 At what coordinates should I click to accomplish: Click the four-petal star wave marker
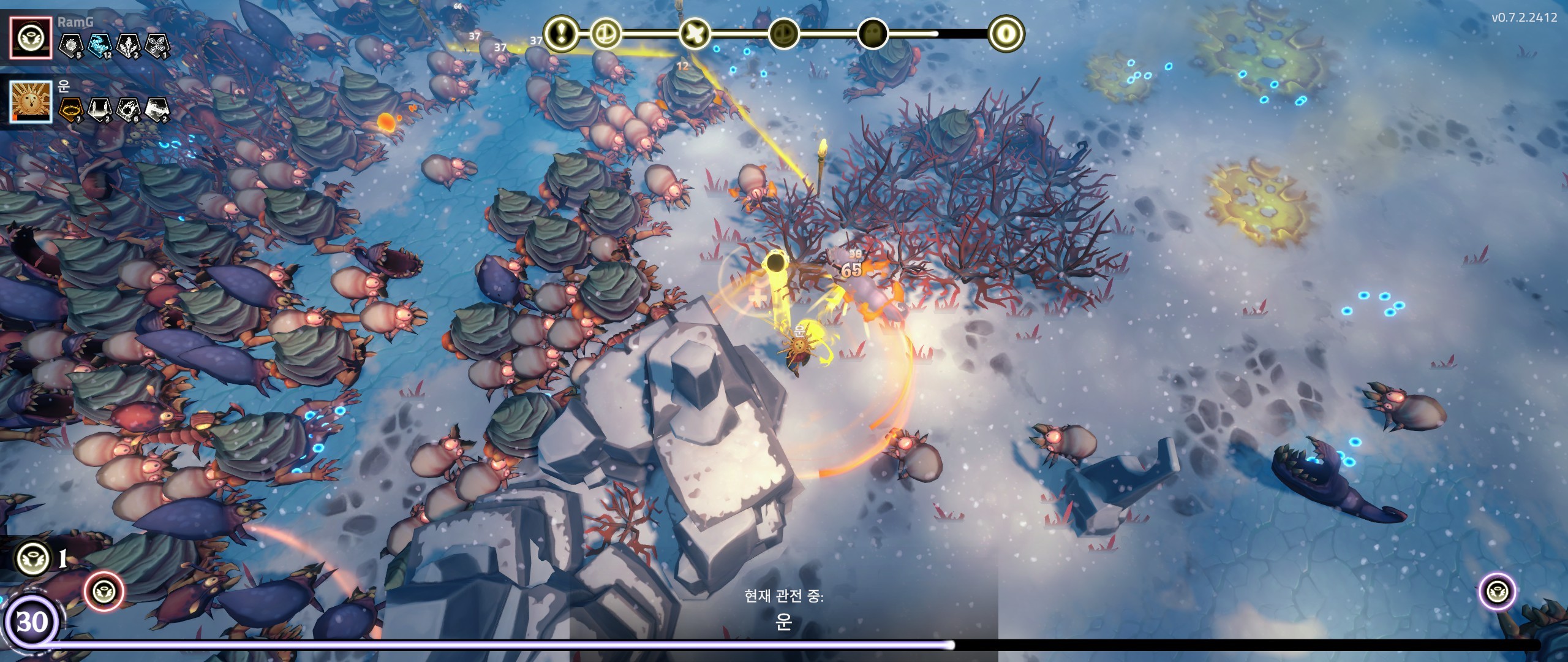pyautogui.click(x=695, y=32)
